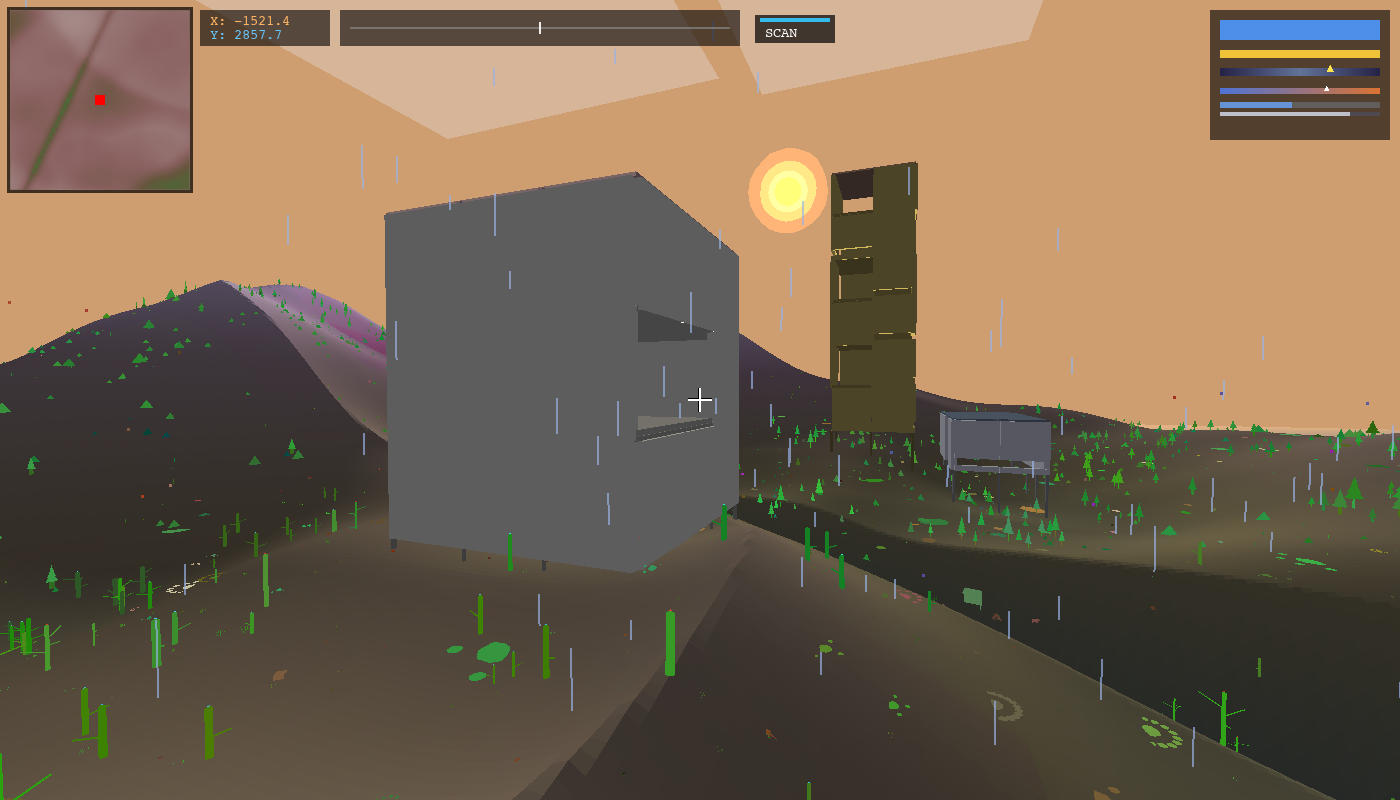This screenshot has width=1400, height=800.
Task: Click the cyan progress strip above SCAN
Action: pyautogui.click(x=795, y=19)
